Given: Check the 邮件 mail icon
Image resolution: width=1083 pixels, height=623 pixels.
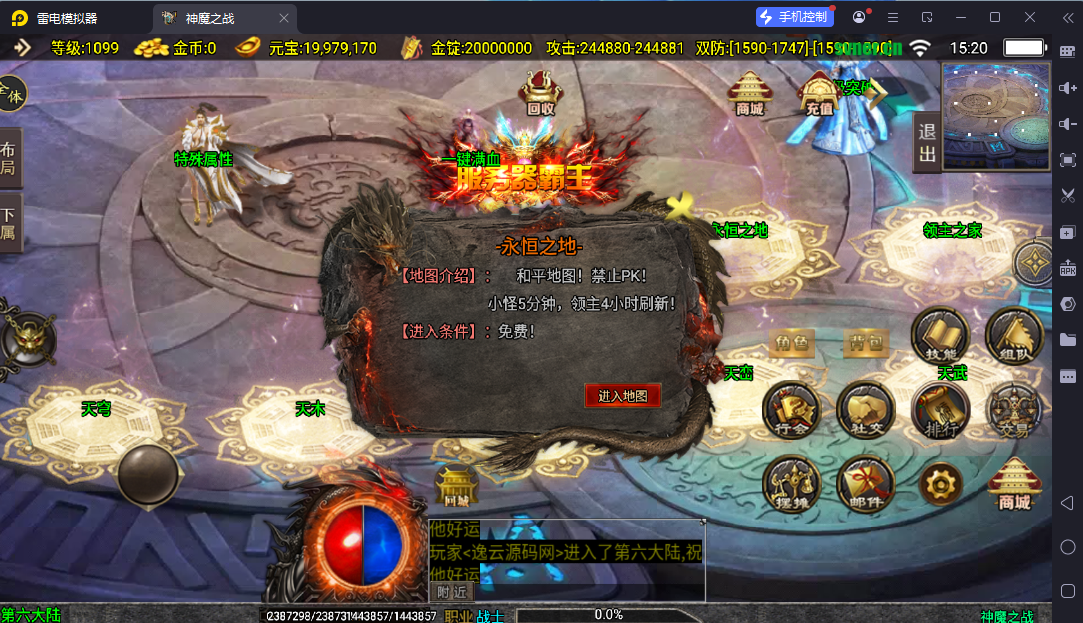Looking at the screenshot, I should (x=866, y=485).
